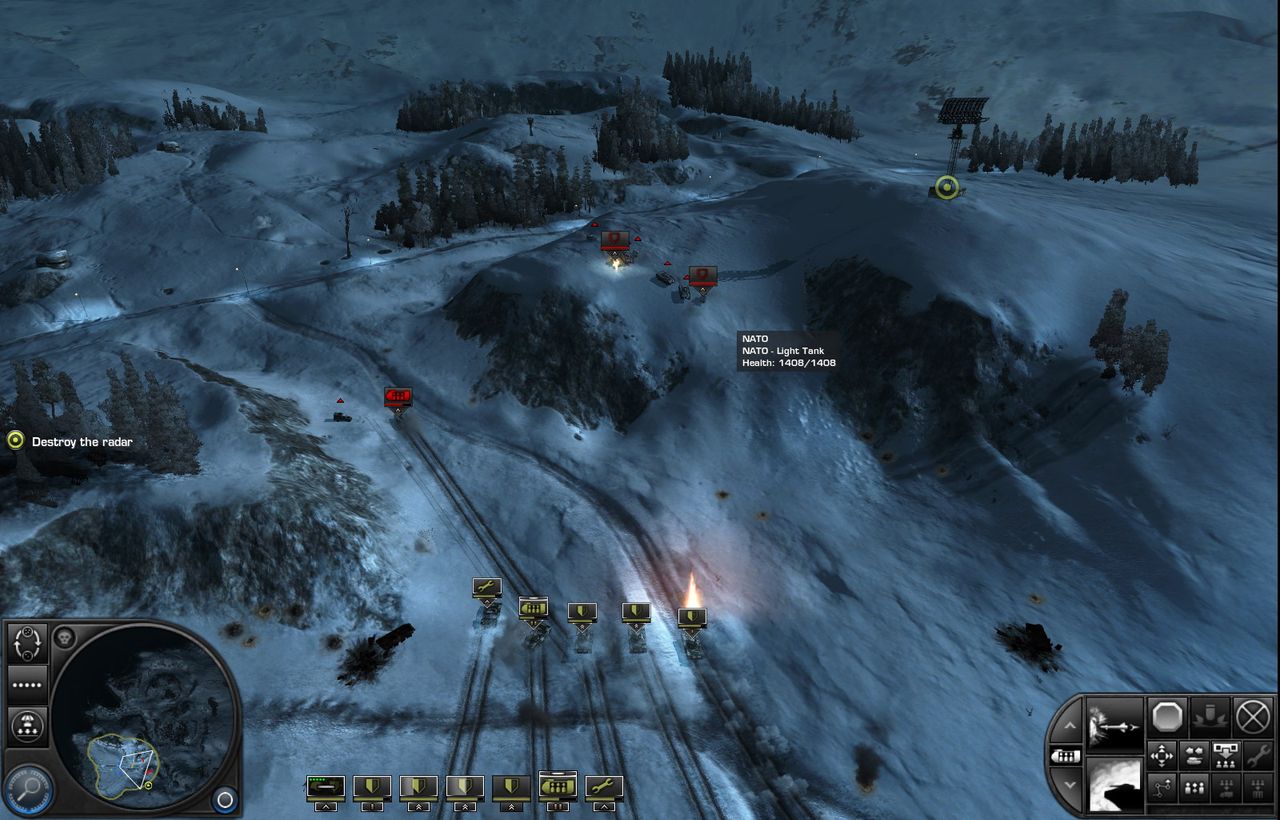Click the objective marker next to Destroy the radar
The image size is (1280, 820).
(x=15, y=441)
